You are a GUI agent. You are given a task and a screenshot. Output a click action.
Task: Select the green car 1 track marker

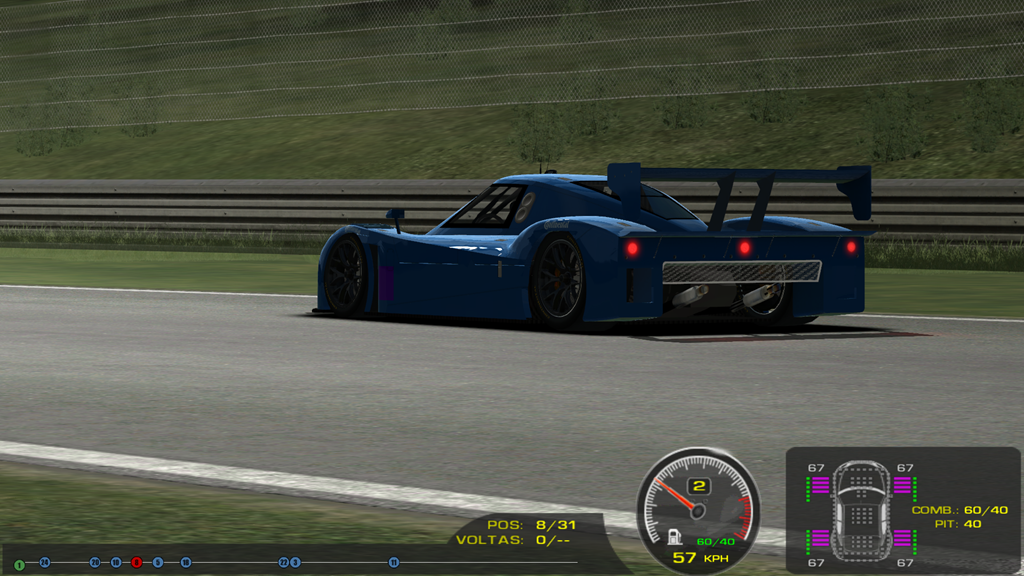click(x=19, y=565)
